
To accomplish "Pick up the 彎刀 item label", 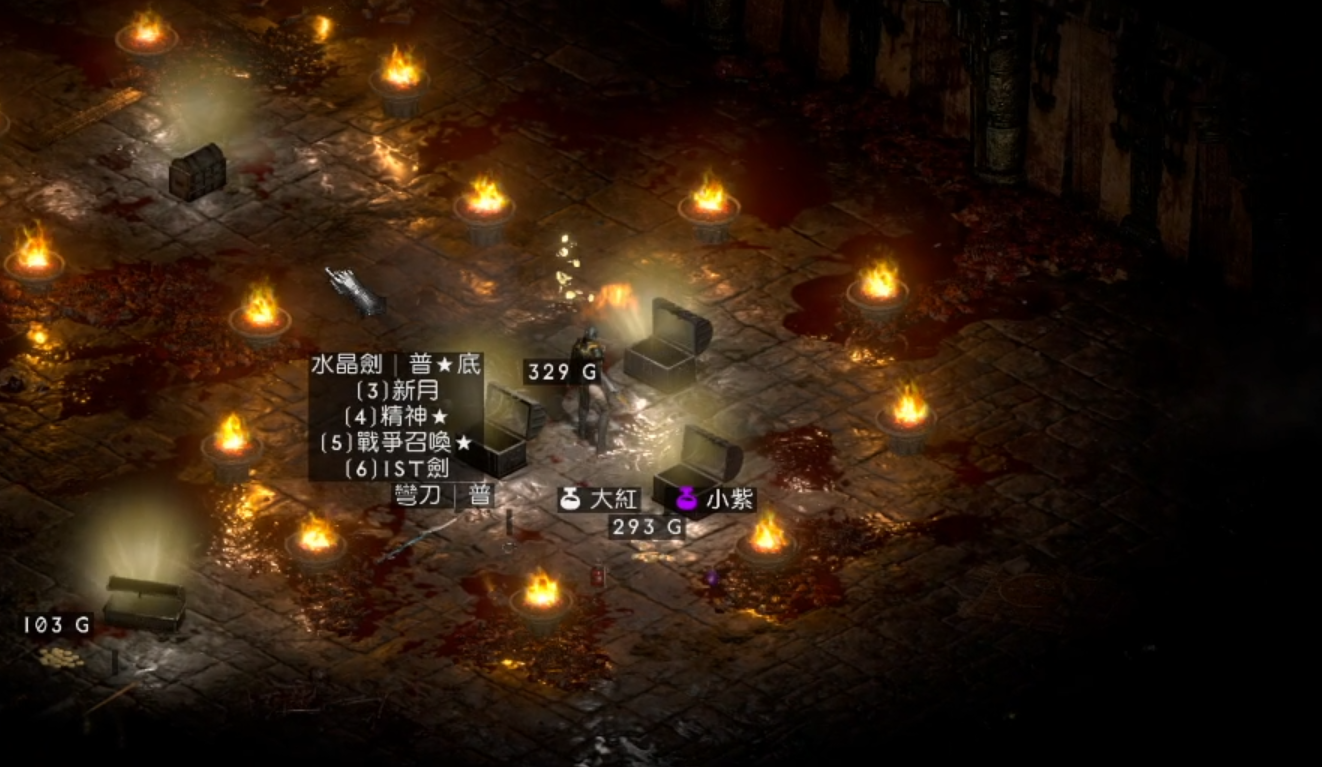I will pos(444,495).
